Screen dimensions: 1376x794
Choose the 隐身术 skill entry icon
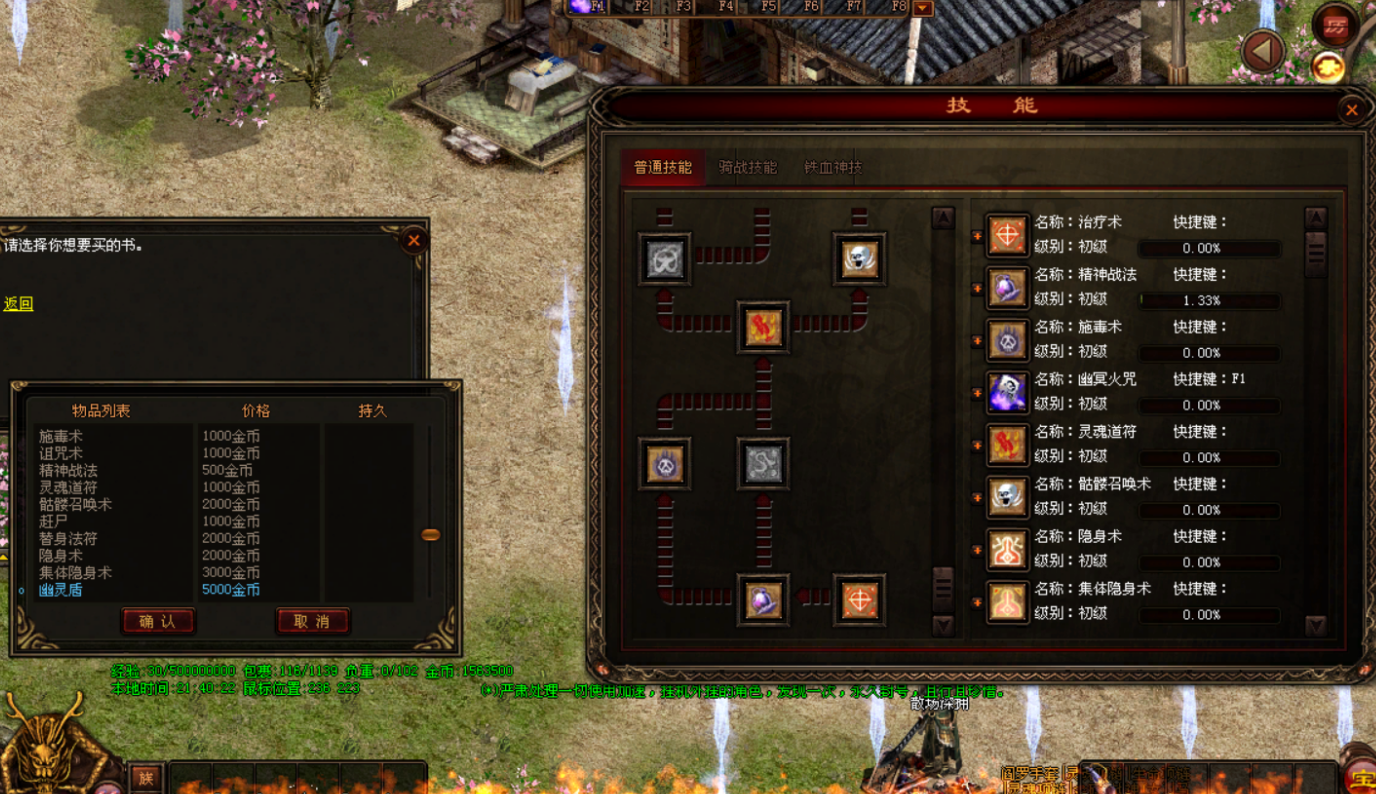point(1007,549)
